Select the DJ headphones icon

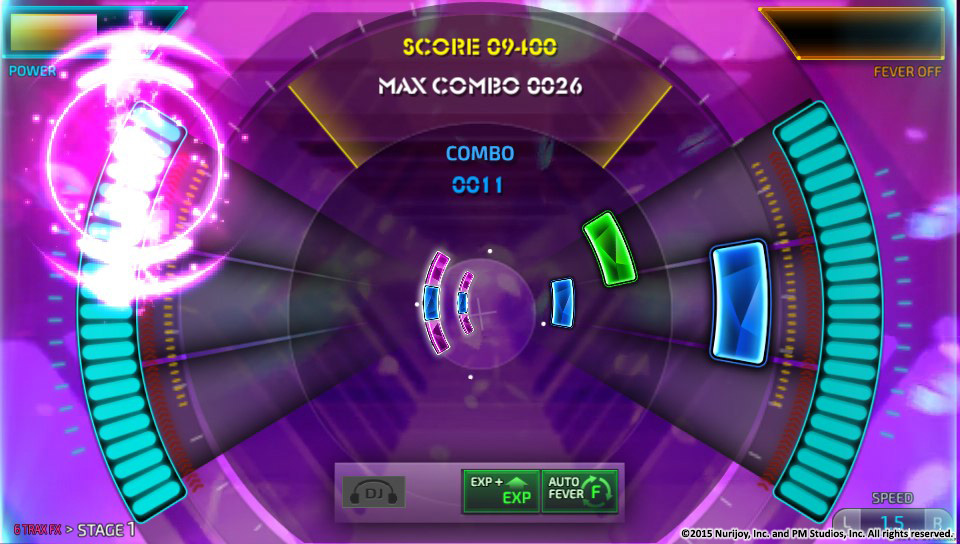(373, 491)
